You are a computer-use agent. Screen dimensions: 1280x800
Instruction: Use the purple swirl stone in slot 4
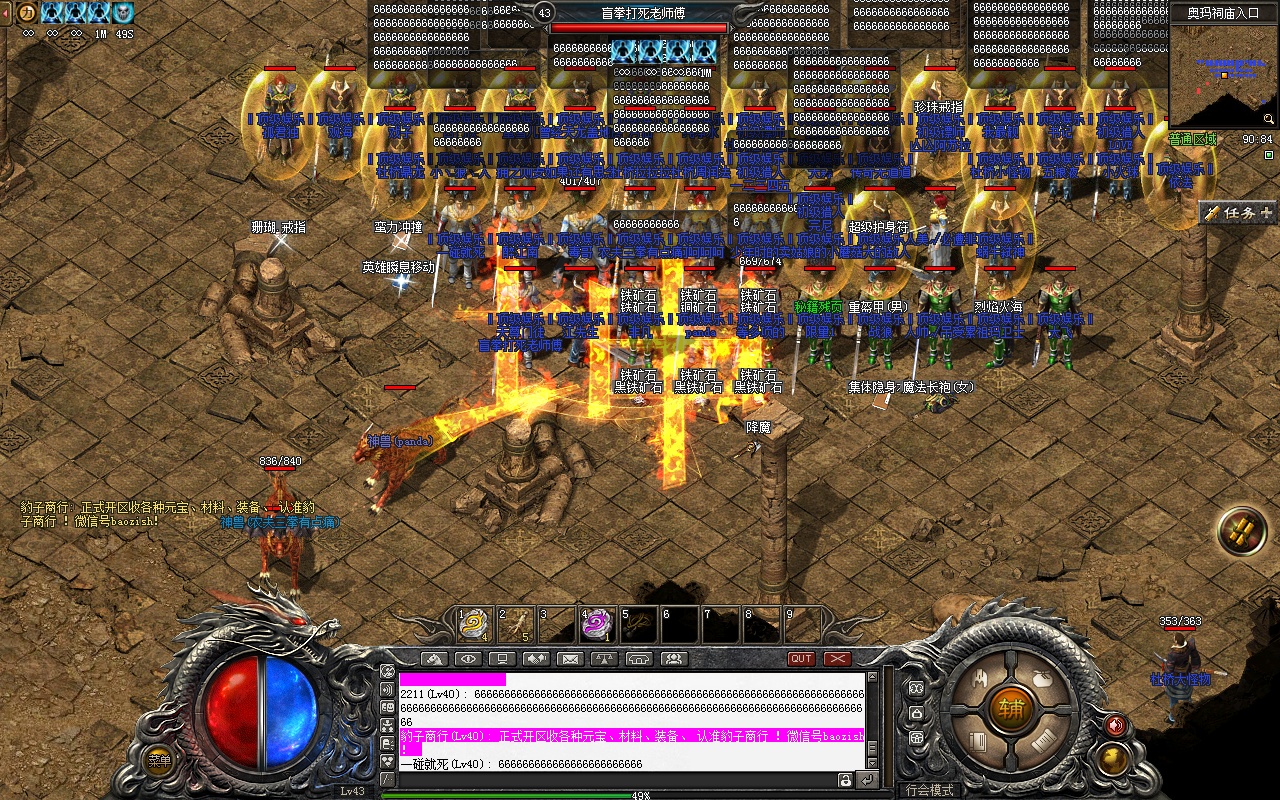tap(596, 626)
